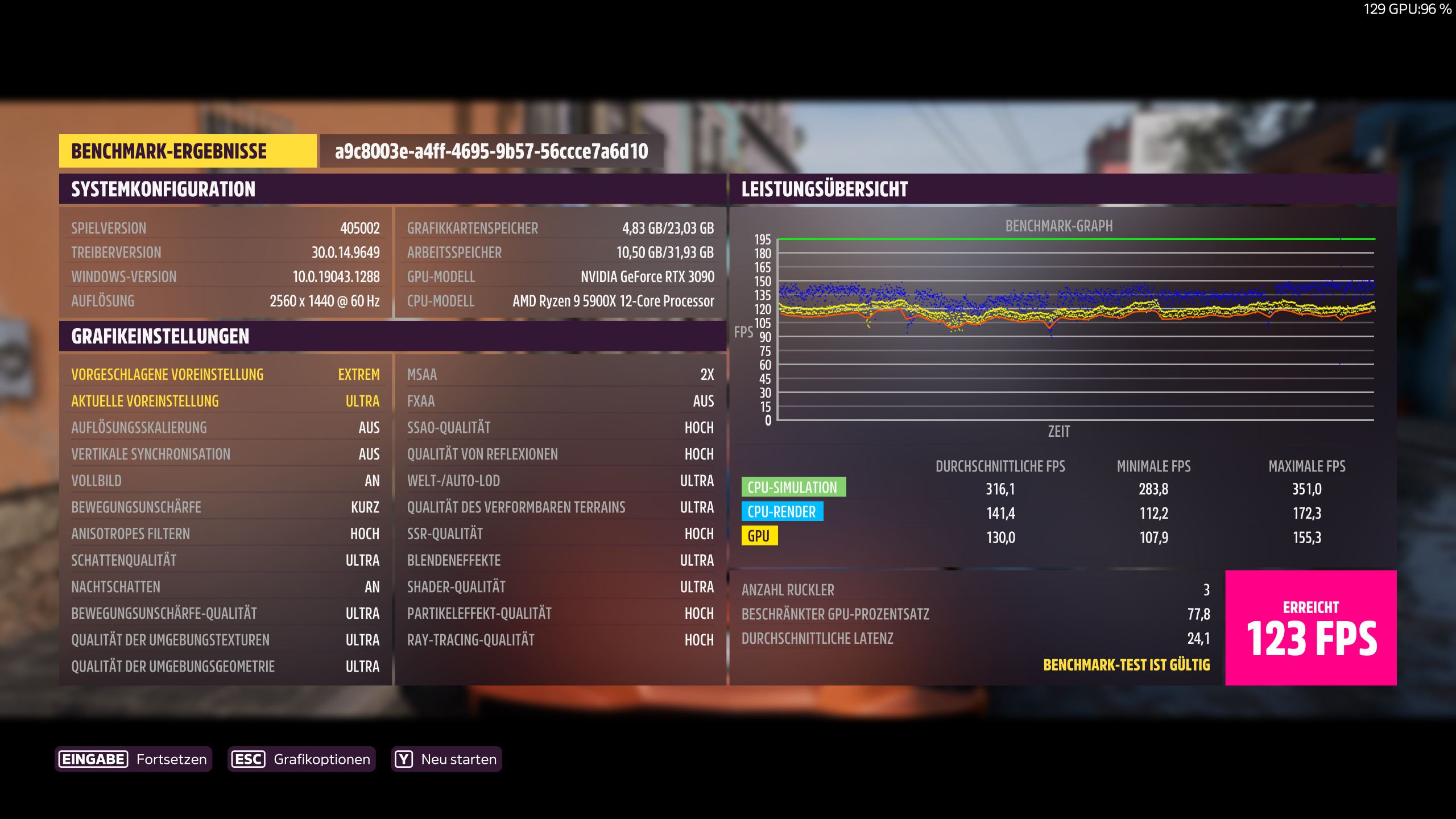Open the AKTUELLE VOREINSTELLUNG selector
Image resolution: width=1456 pixels, height=819 pixels.
[225, 401]
